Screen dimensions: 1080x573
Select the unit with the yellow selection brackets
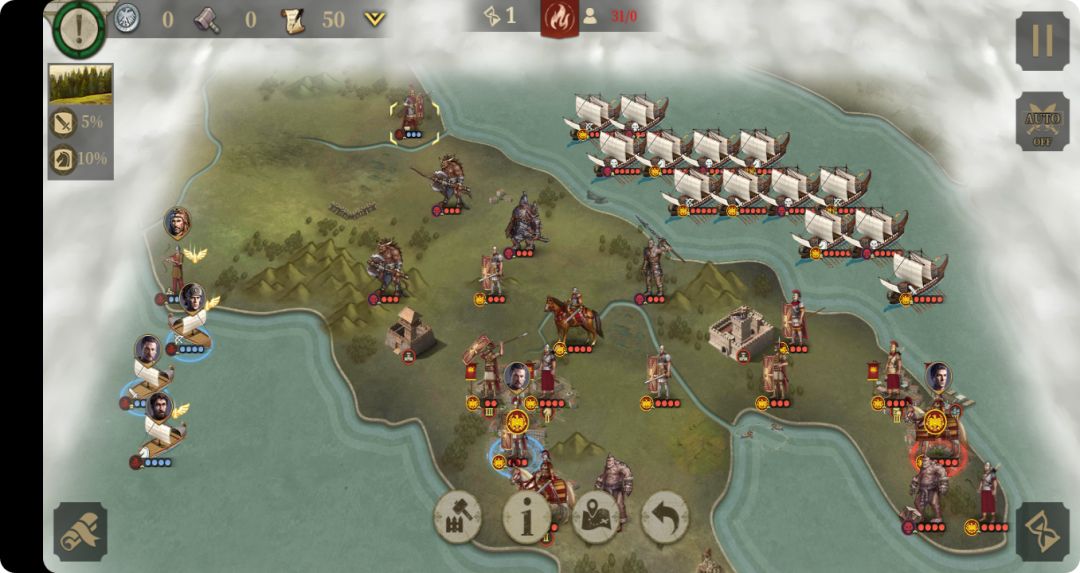pos(414,116)
